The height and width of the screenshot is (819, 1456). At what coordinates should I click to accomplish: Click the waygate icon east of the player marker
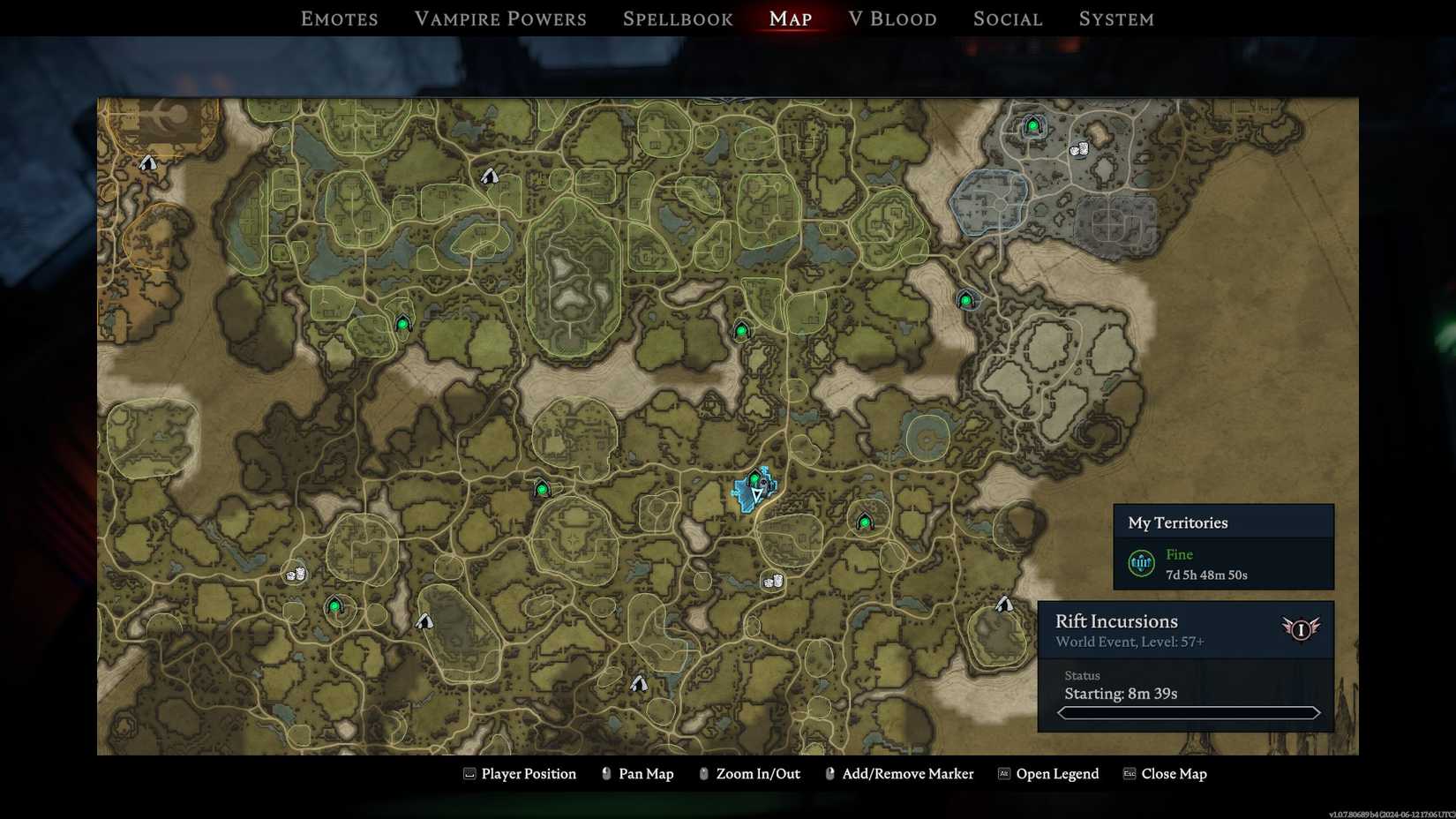864,522
